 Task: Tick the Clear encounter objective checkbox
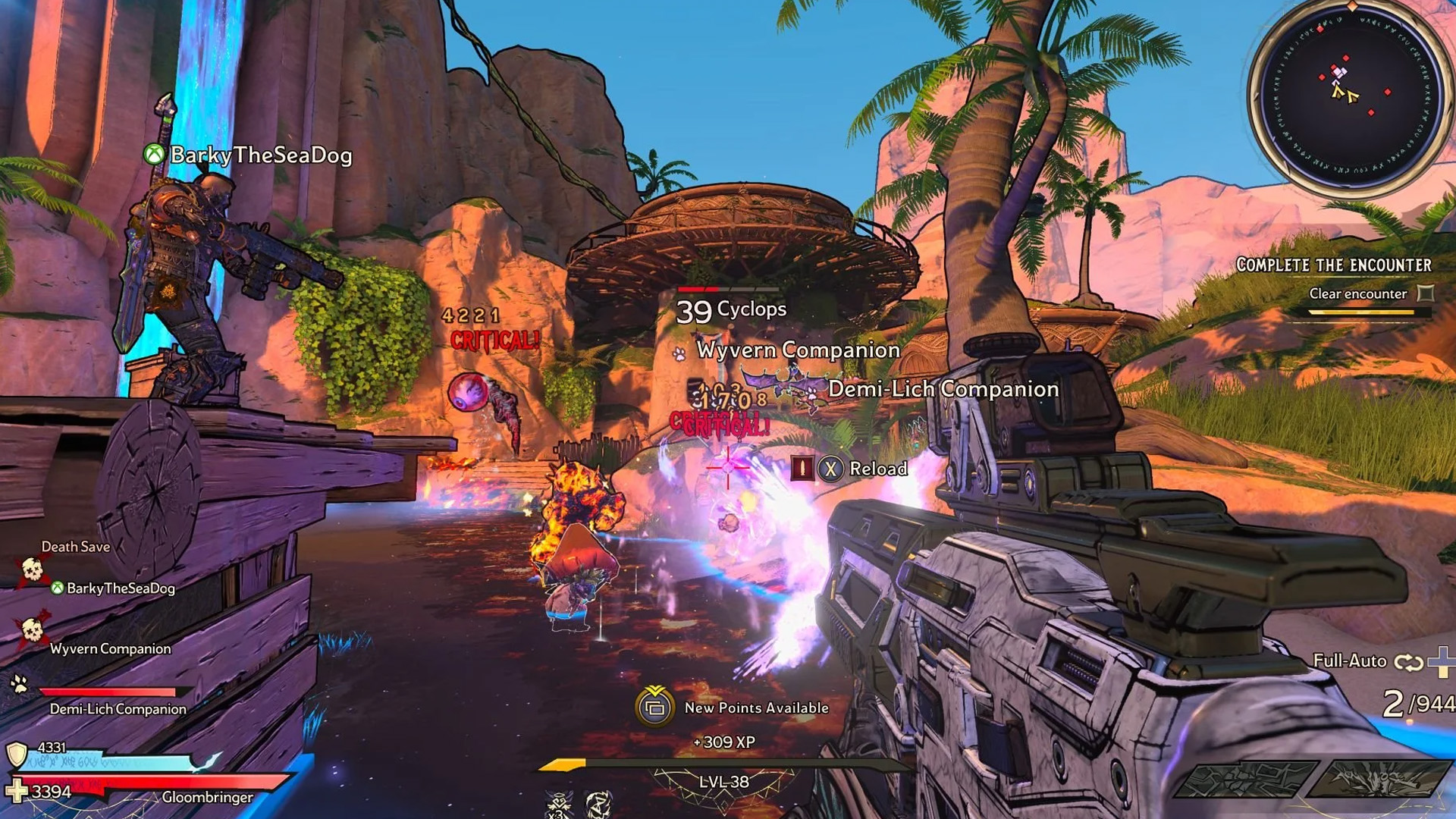pyautogui.click(x=1426, y=293)
